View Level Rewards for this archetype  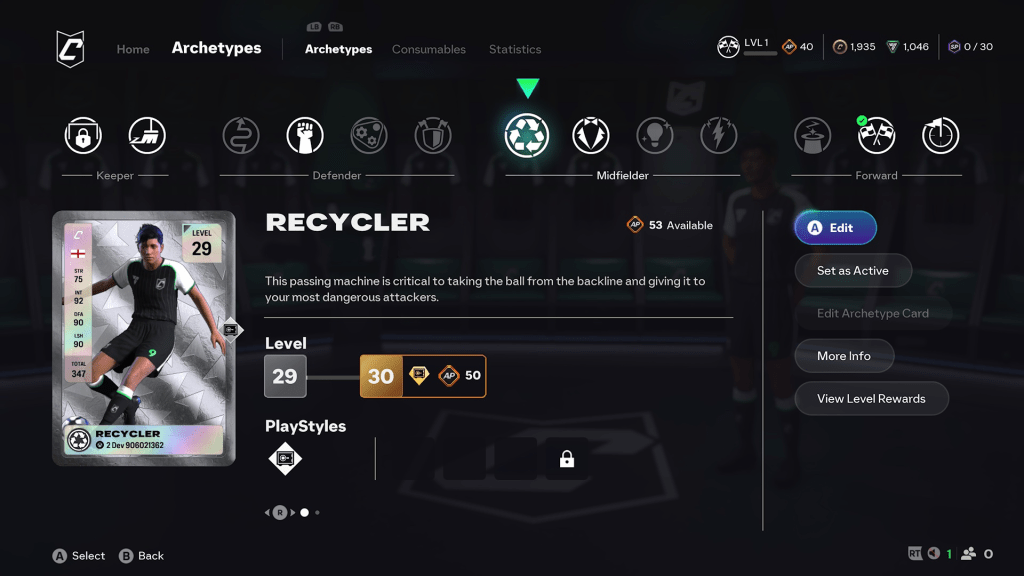tap(871, 398)
